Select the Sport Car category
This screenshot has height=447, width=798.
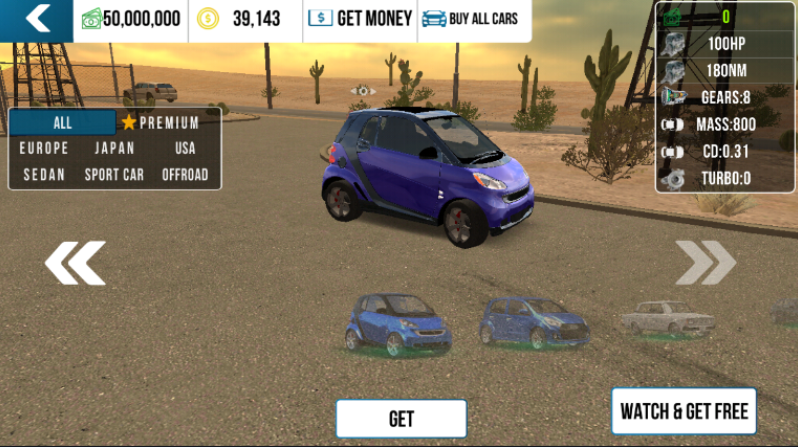[114, 174]
